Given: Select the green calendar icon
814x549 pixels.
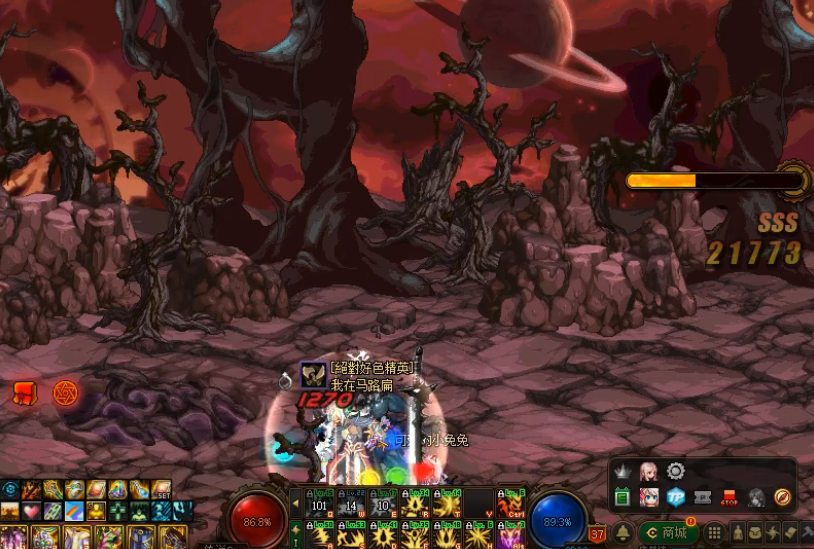Looking at the screenshot, I should pyautogui.click(x=621, y=497).
